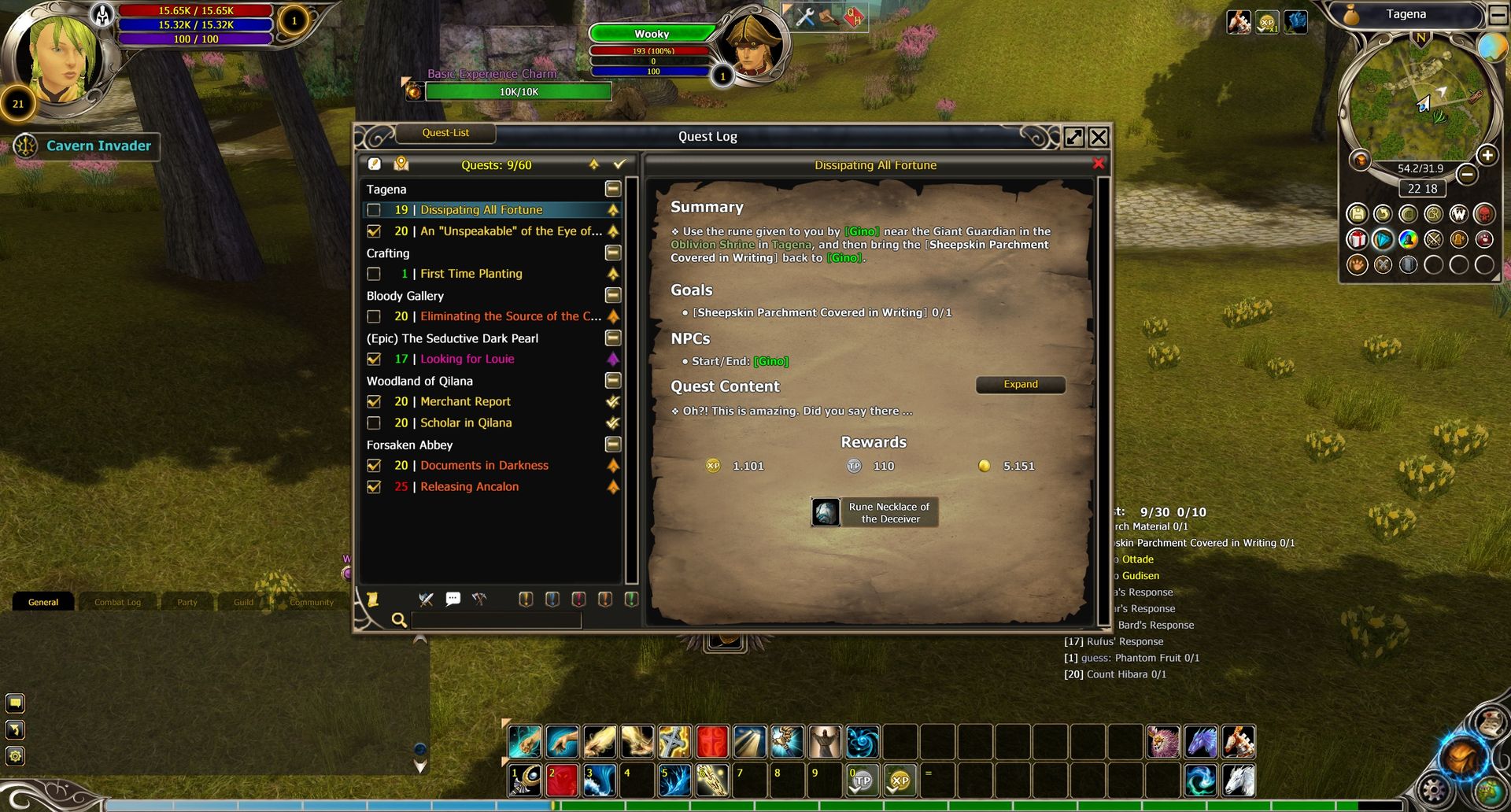Expand the Quest Content text
Screen dimensions: 1511x812
1020,385
